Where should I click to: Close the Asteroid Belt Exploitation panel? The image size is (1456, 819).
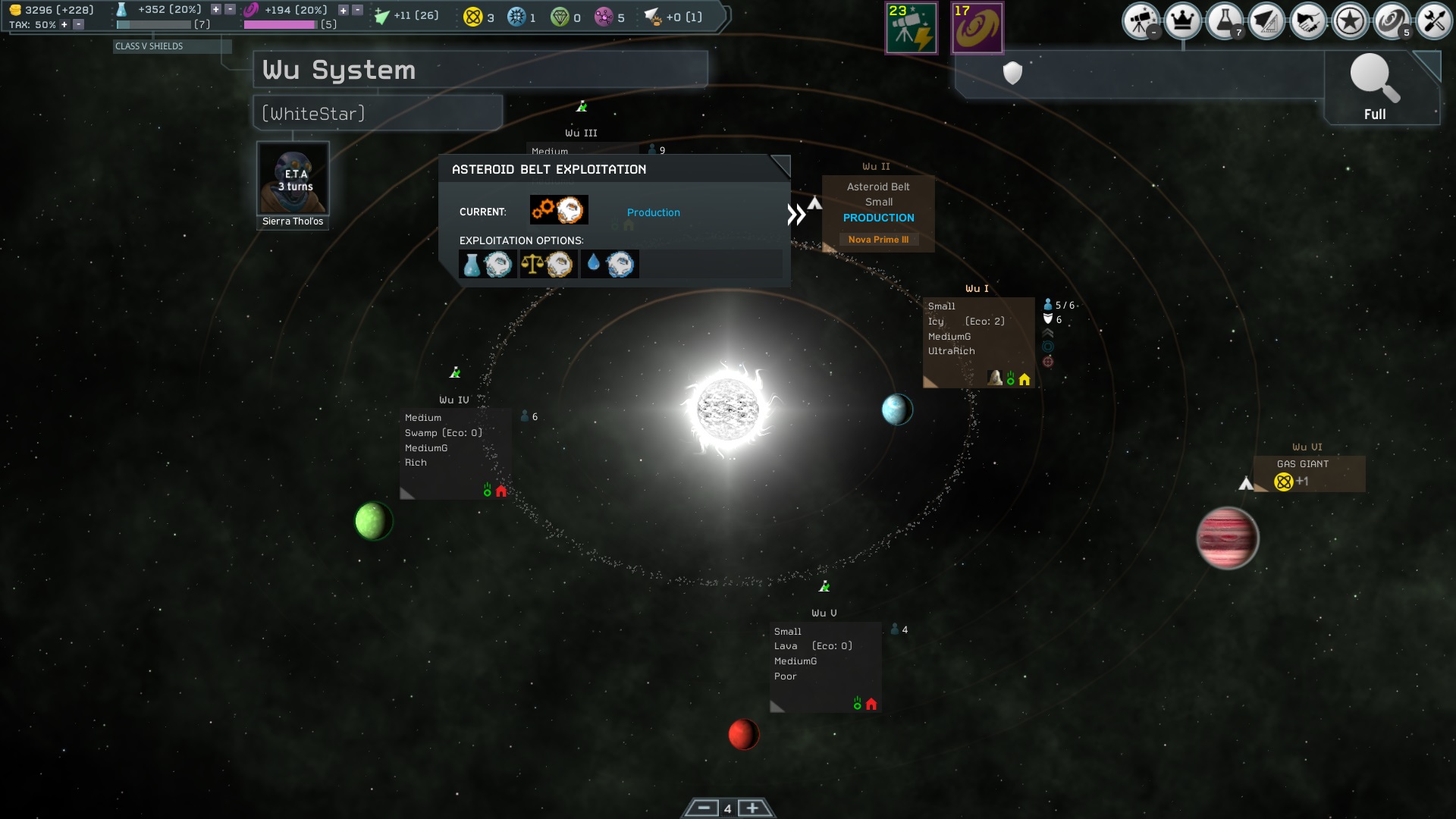780,166
